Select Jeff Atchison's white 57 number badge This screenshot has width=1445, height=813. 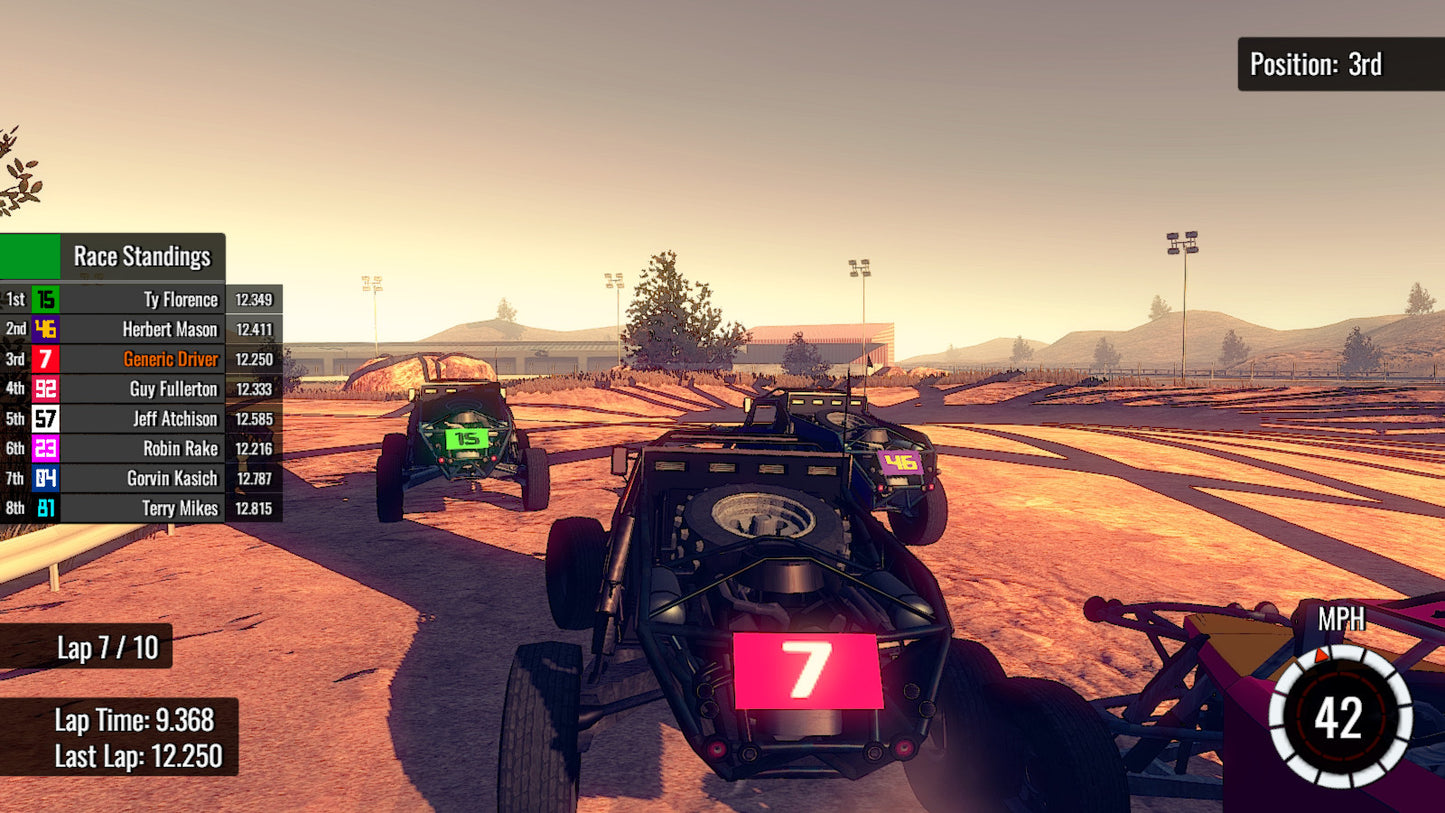tap(46, 419)
